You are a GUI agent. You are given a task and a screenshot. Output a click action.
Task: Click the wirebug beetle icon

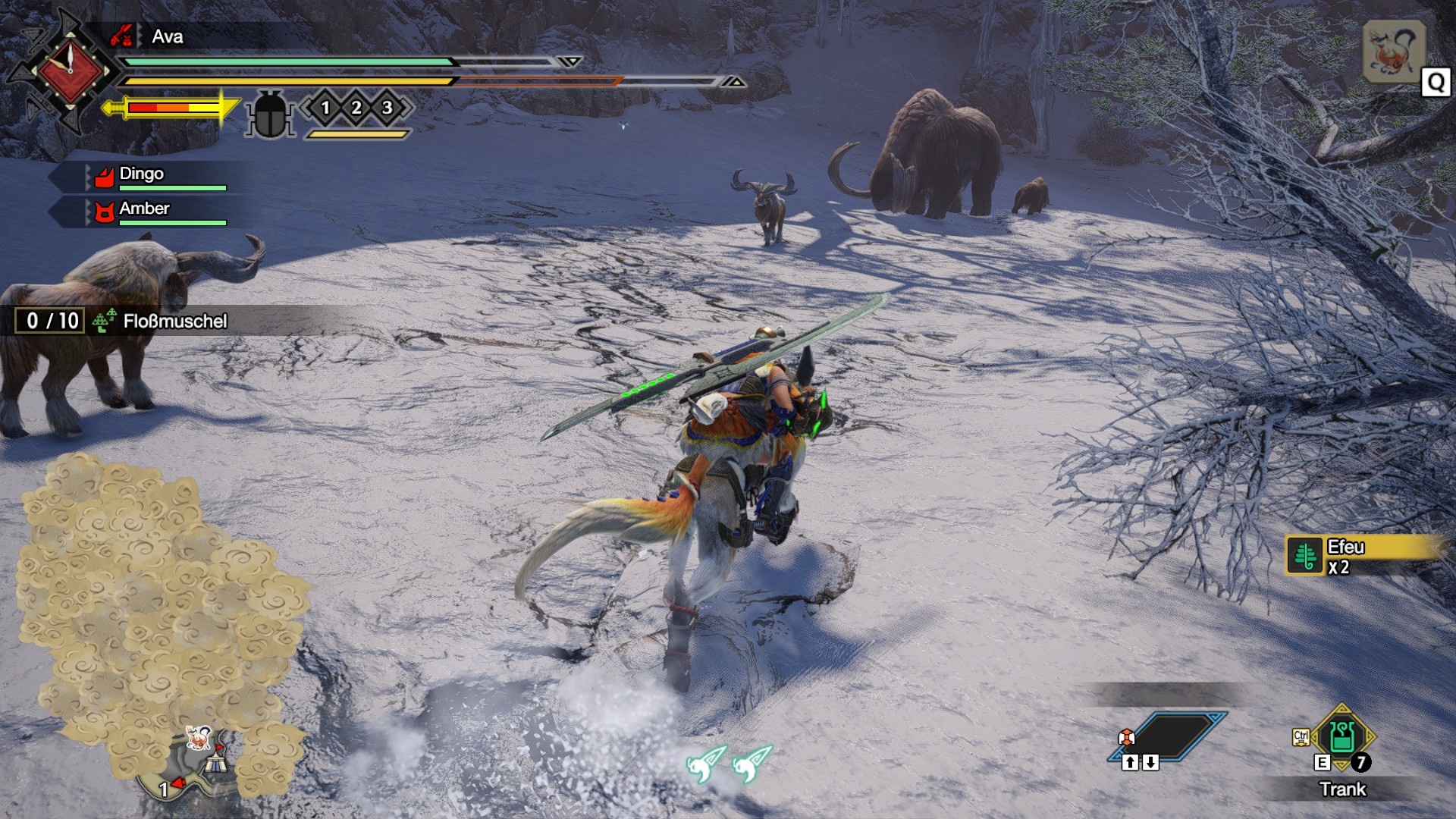coord(269,114)
